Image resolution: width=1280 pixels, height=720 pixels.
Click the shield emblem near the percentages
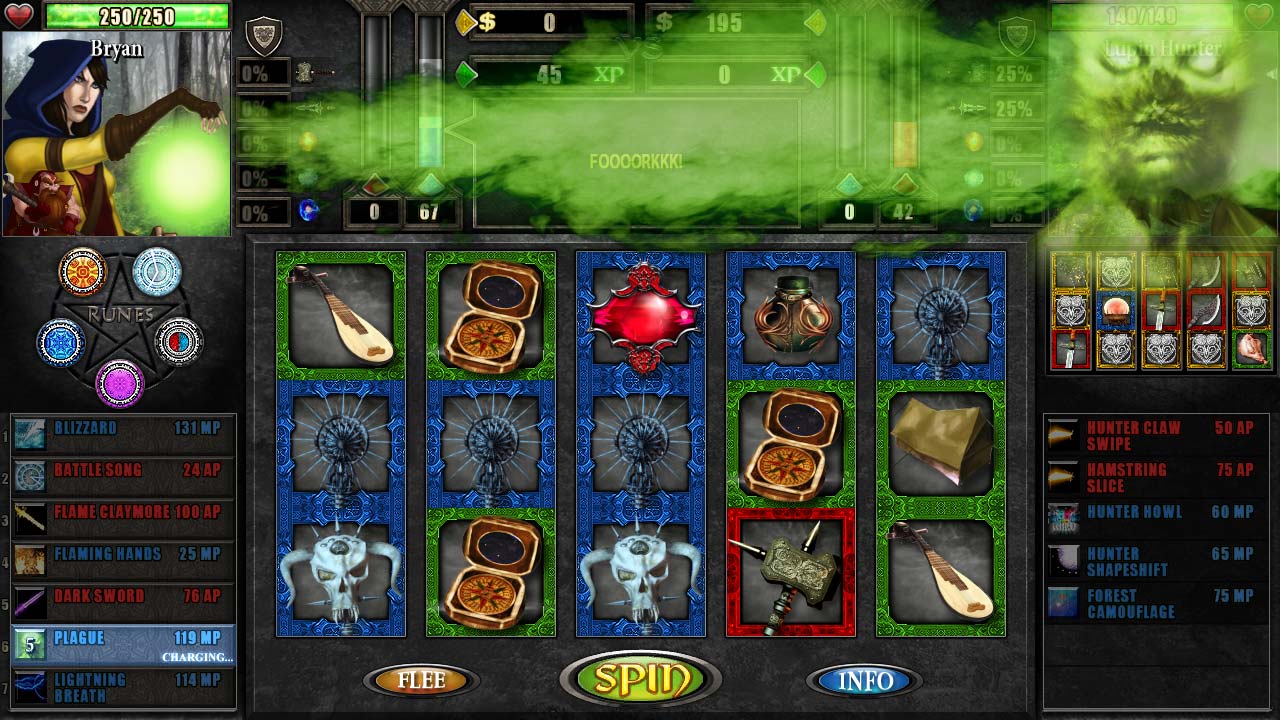[262, 36]
